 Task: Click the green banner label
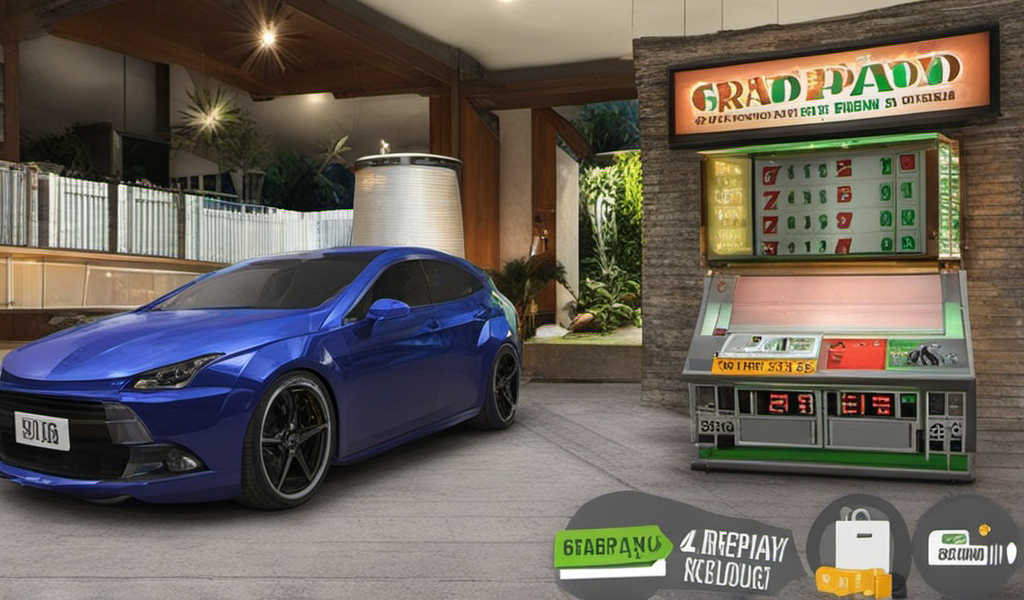tap(613, 547)
